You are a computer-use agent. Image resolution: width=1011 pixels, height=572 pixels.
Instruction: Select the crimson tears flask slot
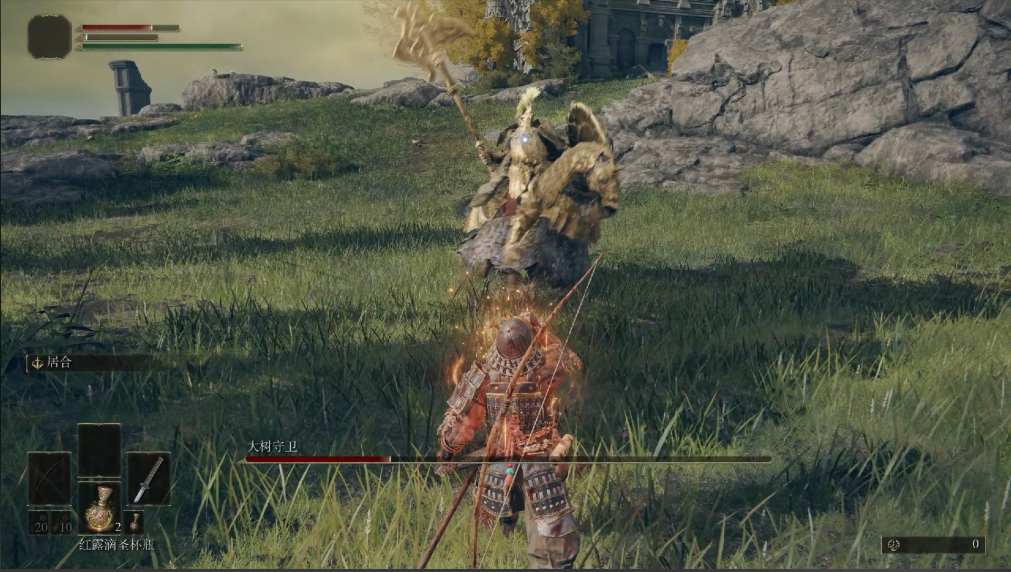pyautogui.click(x=99, y=510)
